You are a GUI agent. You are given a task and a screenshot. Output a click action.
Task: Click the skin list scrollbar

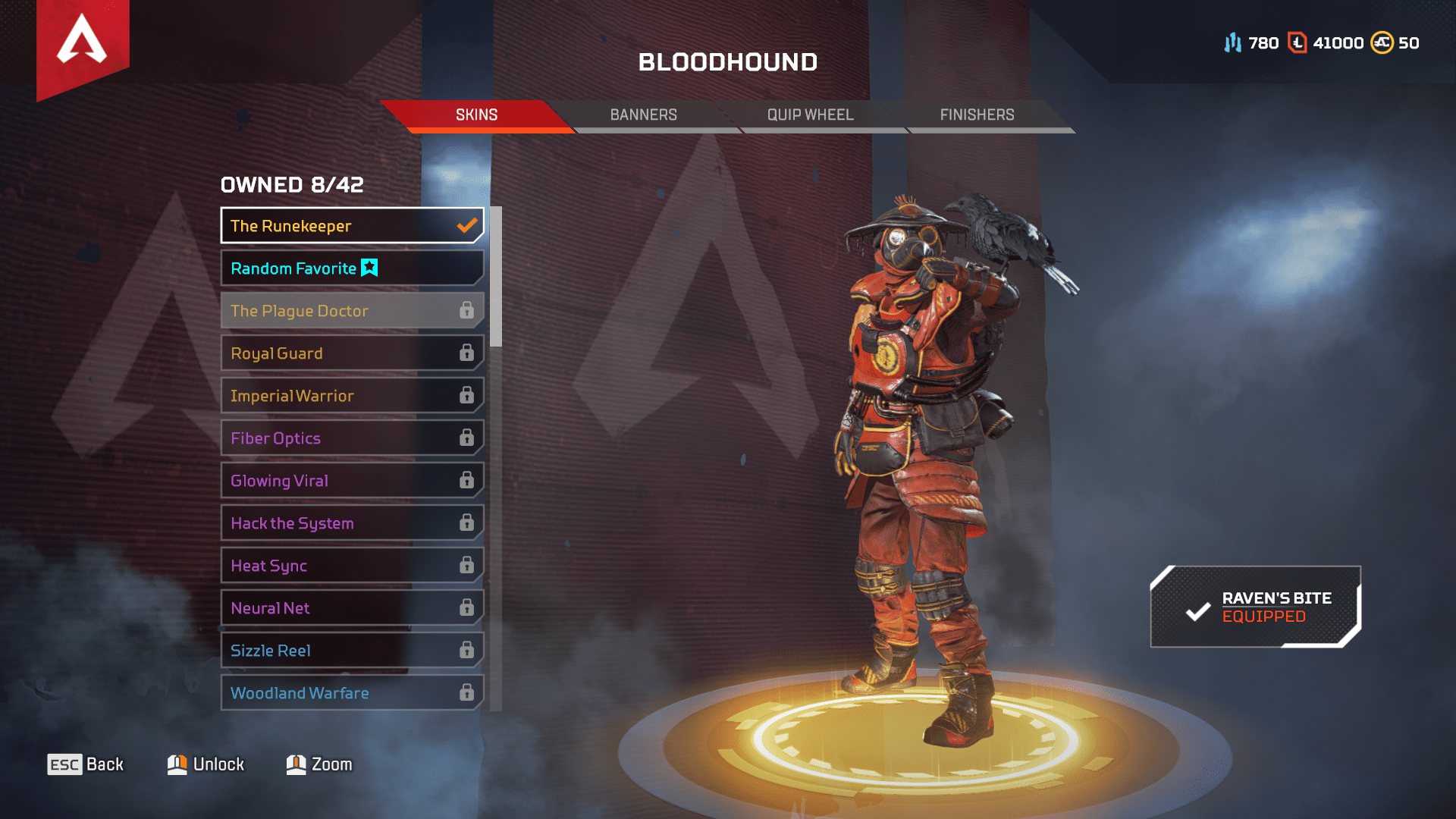click(496, 277)
